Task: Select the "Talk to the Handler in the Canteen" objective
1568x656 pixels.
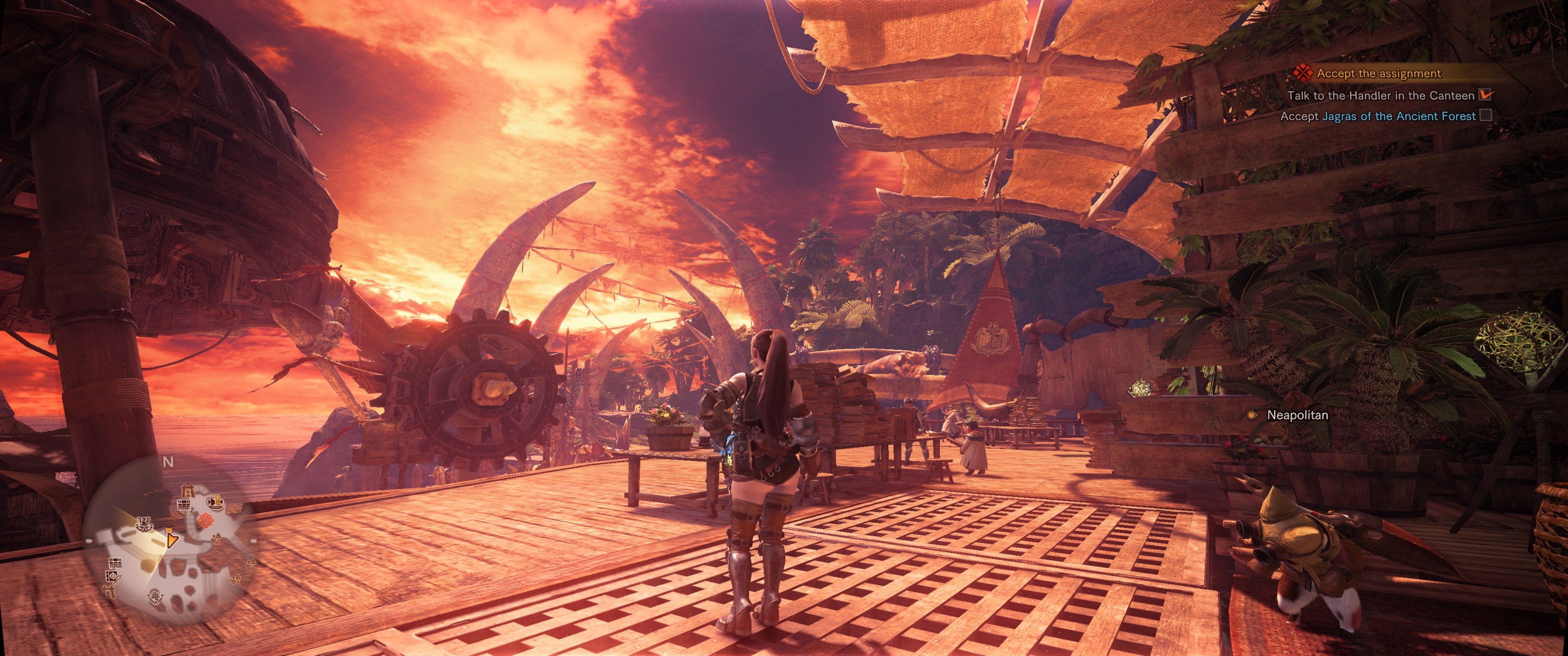Action: (1381, 96)
